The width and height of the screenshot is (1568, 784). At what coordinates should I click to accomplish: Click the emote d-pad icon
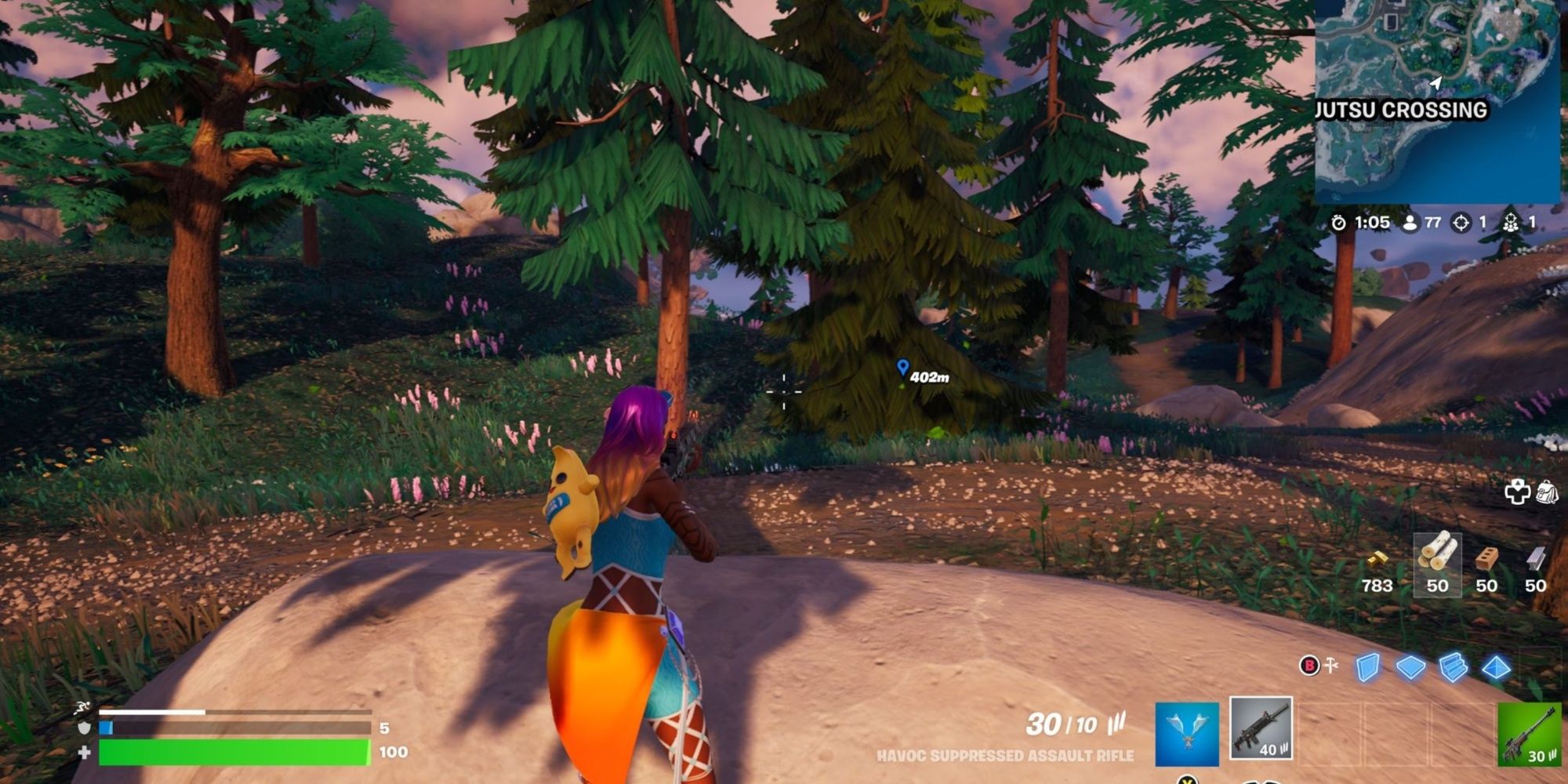(1516, 492)
